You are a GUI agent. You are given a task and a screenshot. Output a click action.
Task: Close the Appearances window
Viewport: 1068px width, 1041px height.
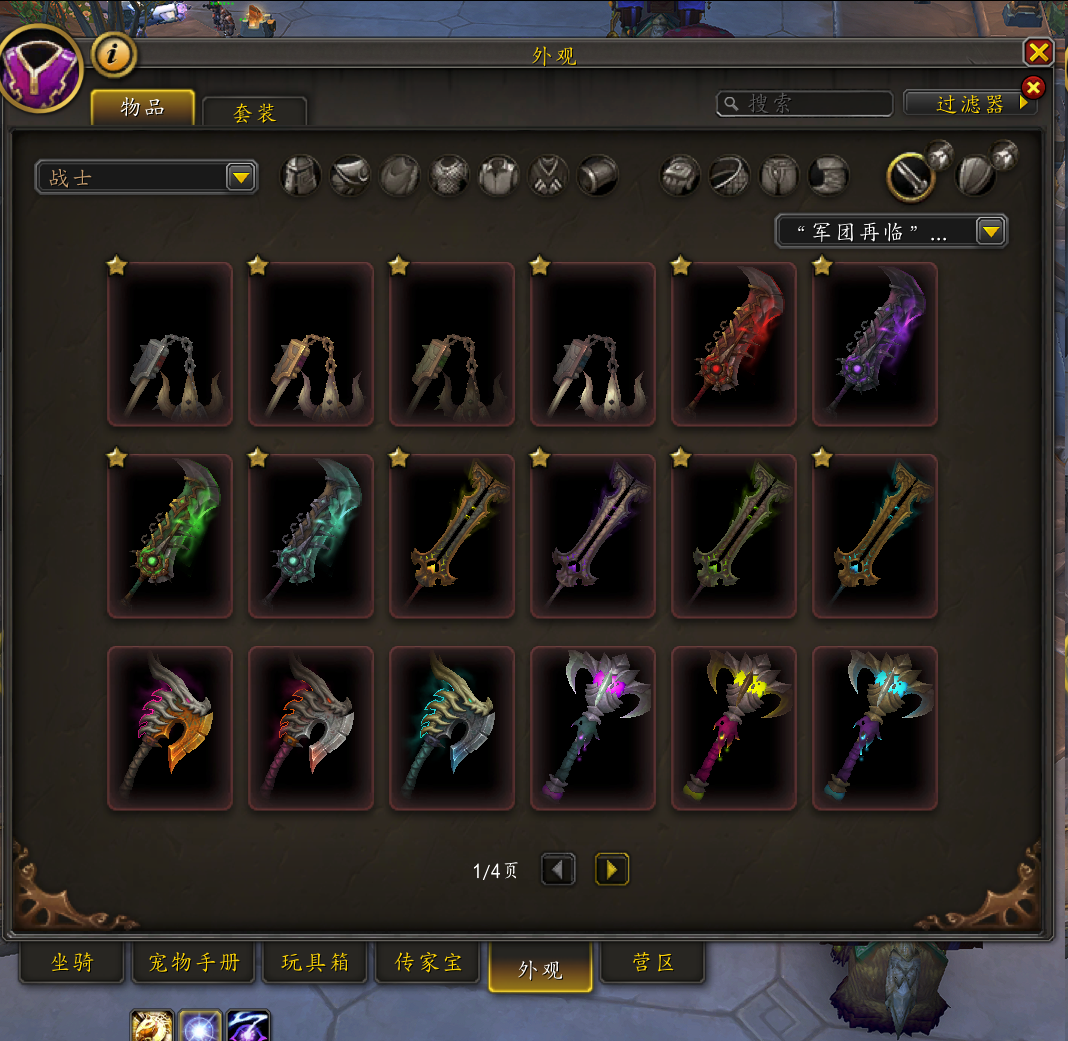pyautogui.click(x=1038, y=53)
